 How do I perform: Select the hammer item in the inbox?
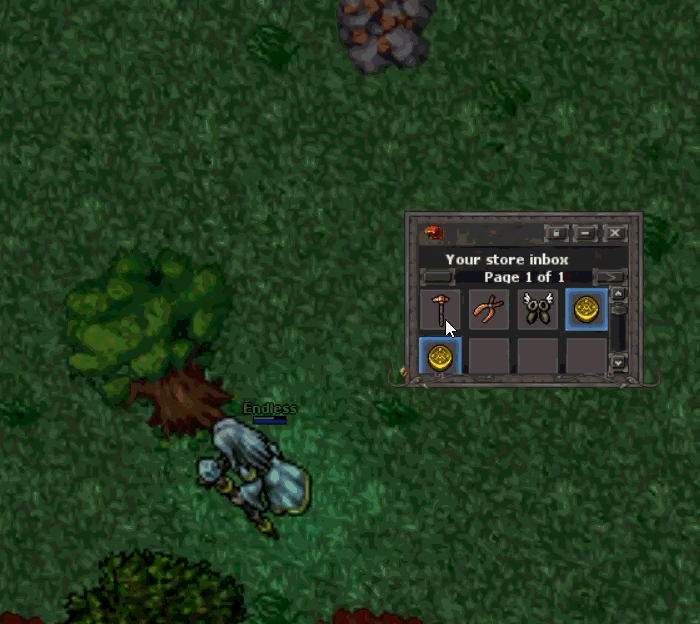point(439,309)
